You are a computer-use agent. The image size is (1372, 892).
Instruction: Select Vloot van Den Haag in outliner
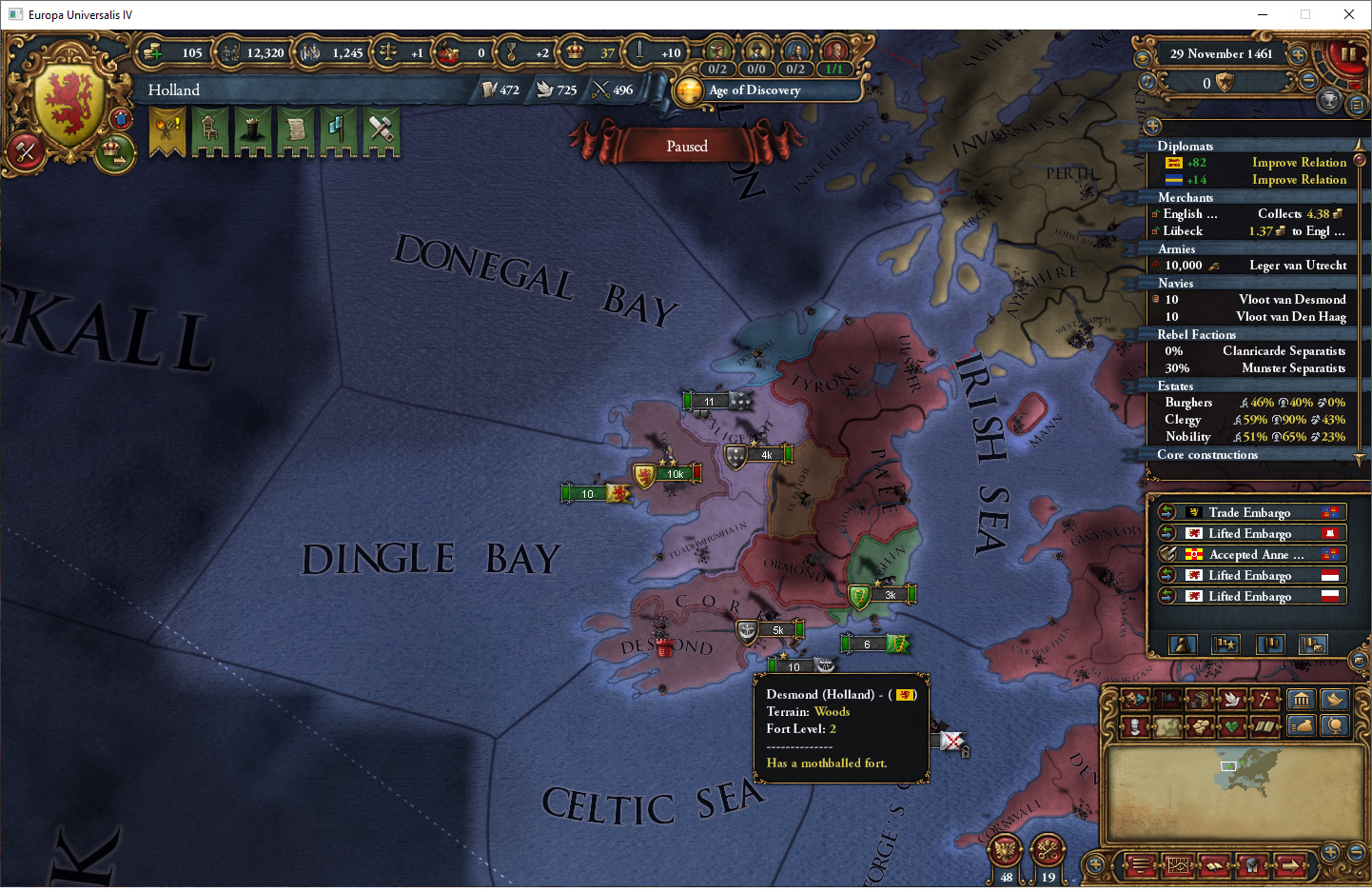click(x=1254, y=317)
